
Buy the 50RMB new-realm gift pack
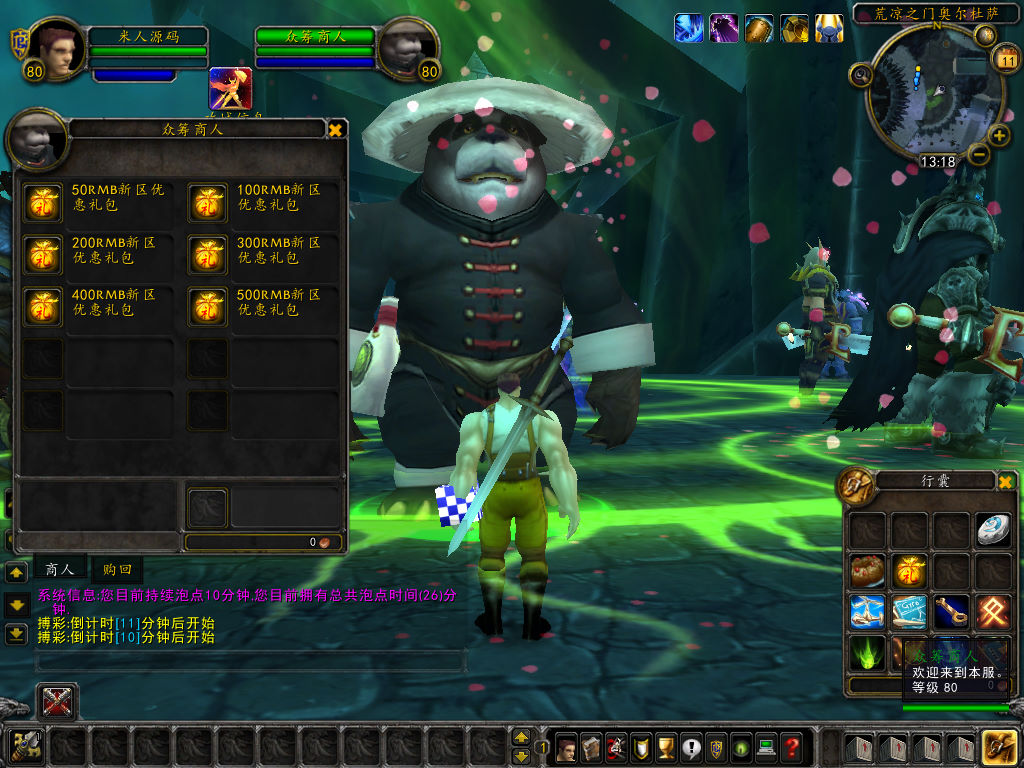coord(43,203)
